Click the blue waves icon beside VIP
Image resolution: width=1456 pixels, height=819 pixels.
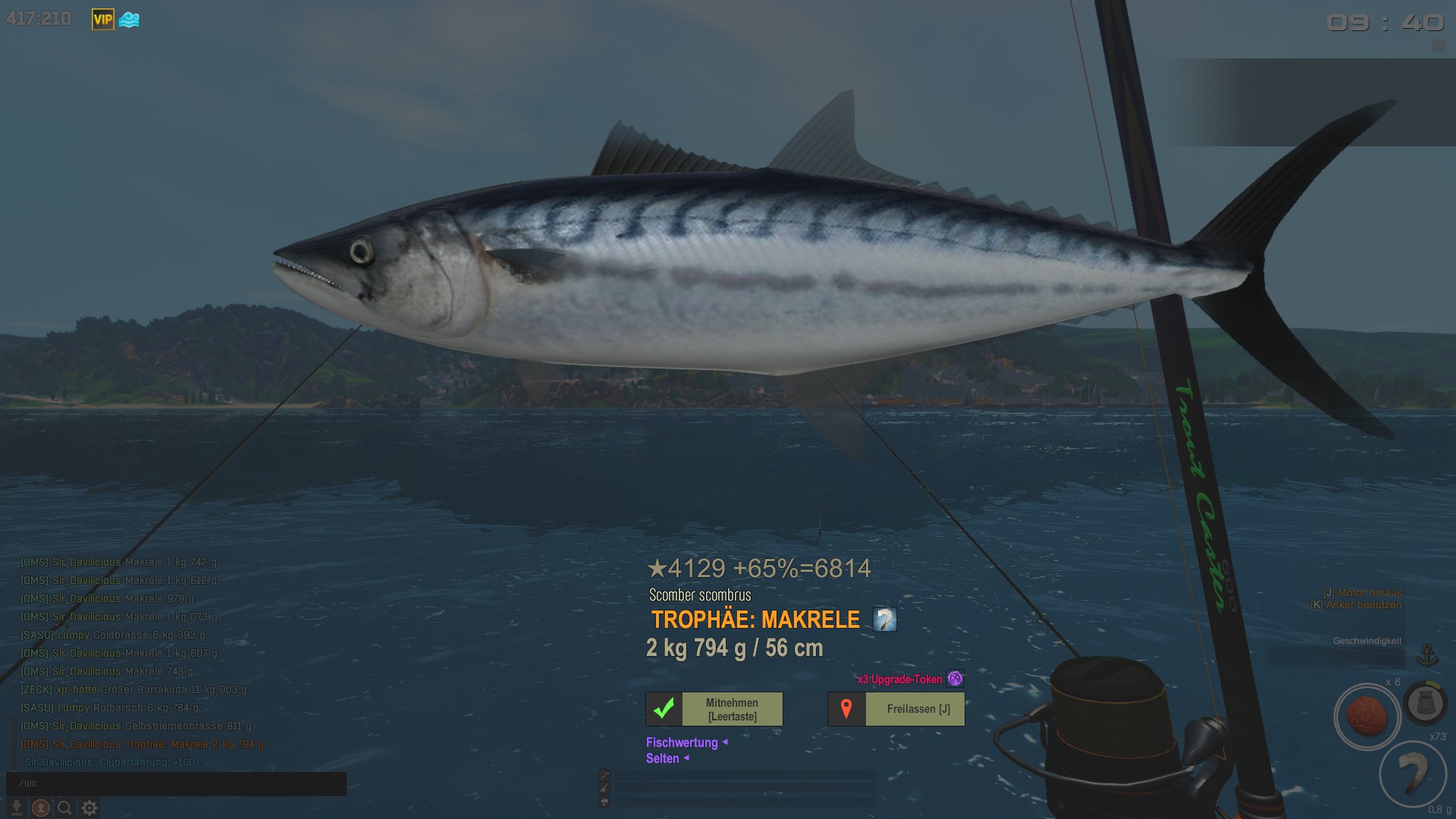(x=129, y=20)
